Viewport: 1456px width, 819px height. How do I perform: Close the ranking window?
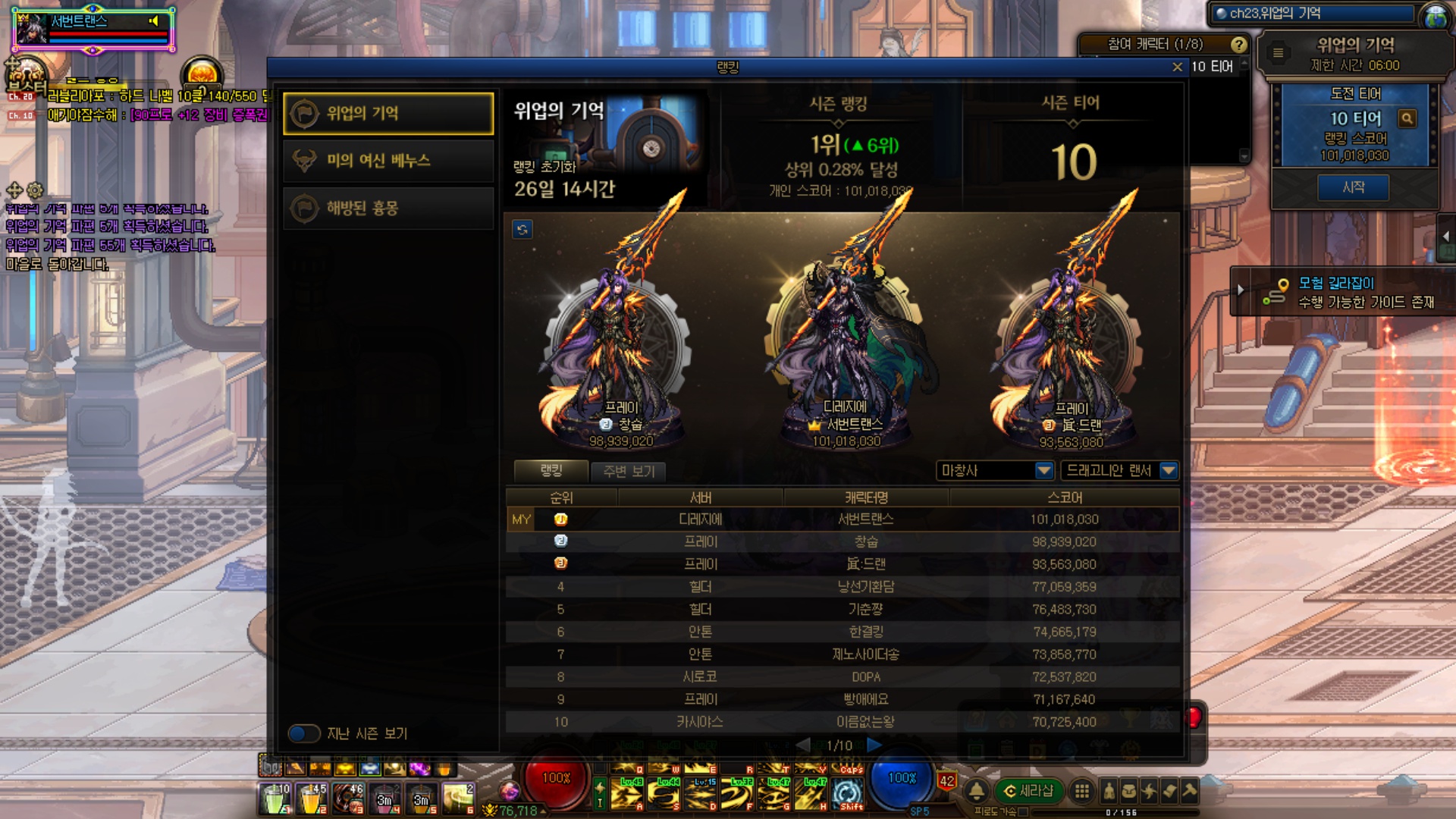[x=1177, y=67]
